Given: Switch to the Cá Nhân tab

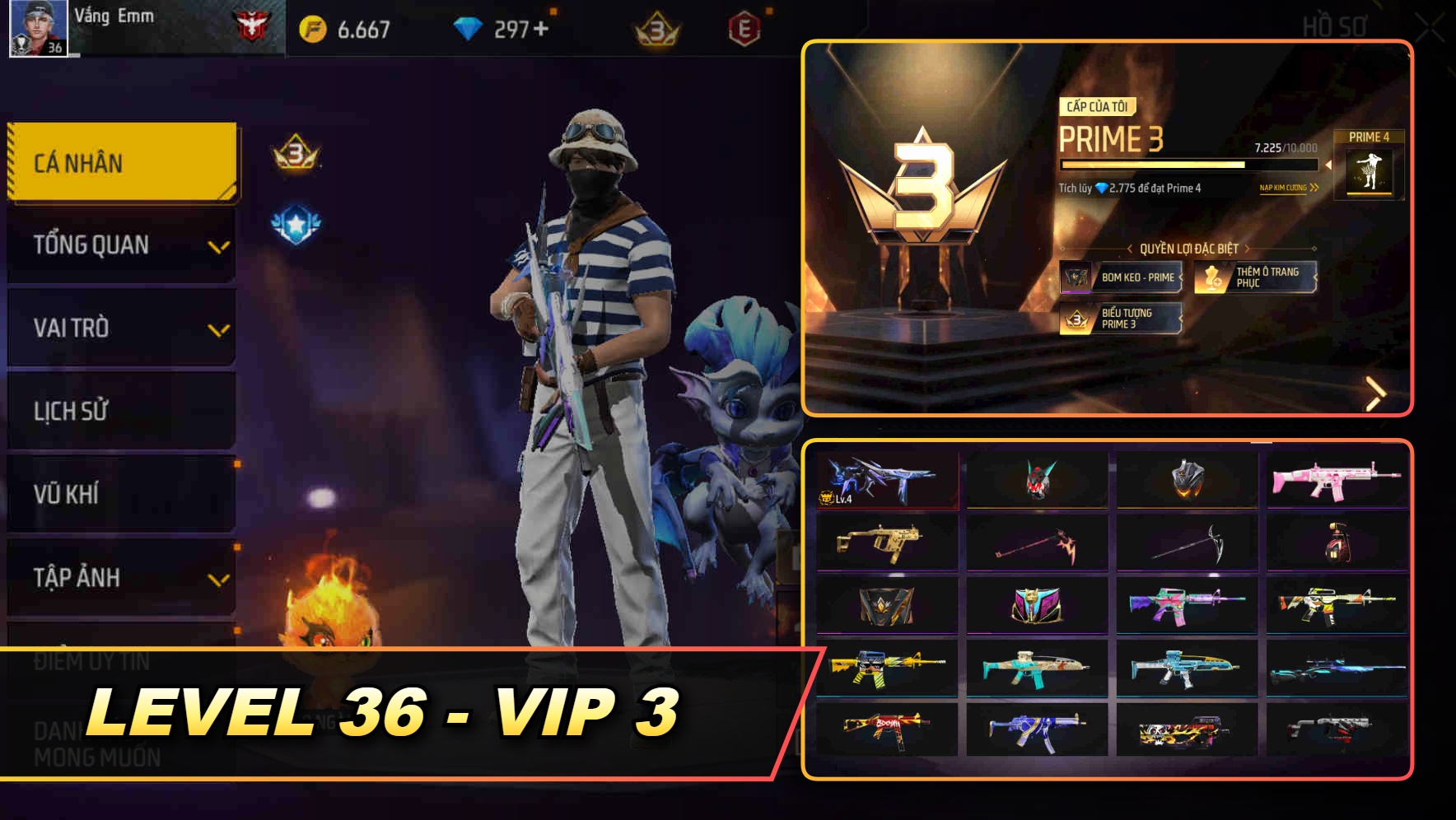Looking at the screenshot, I should point(120,162).
